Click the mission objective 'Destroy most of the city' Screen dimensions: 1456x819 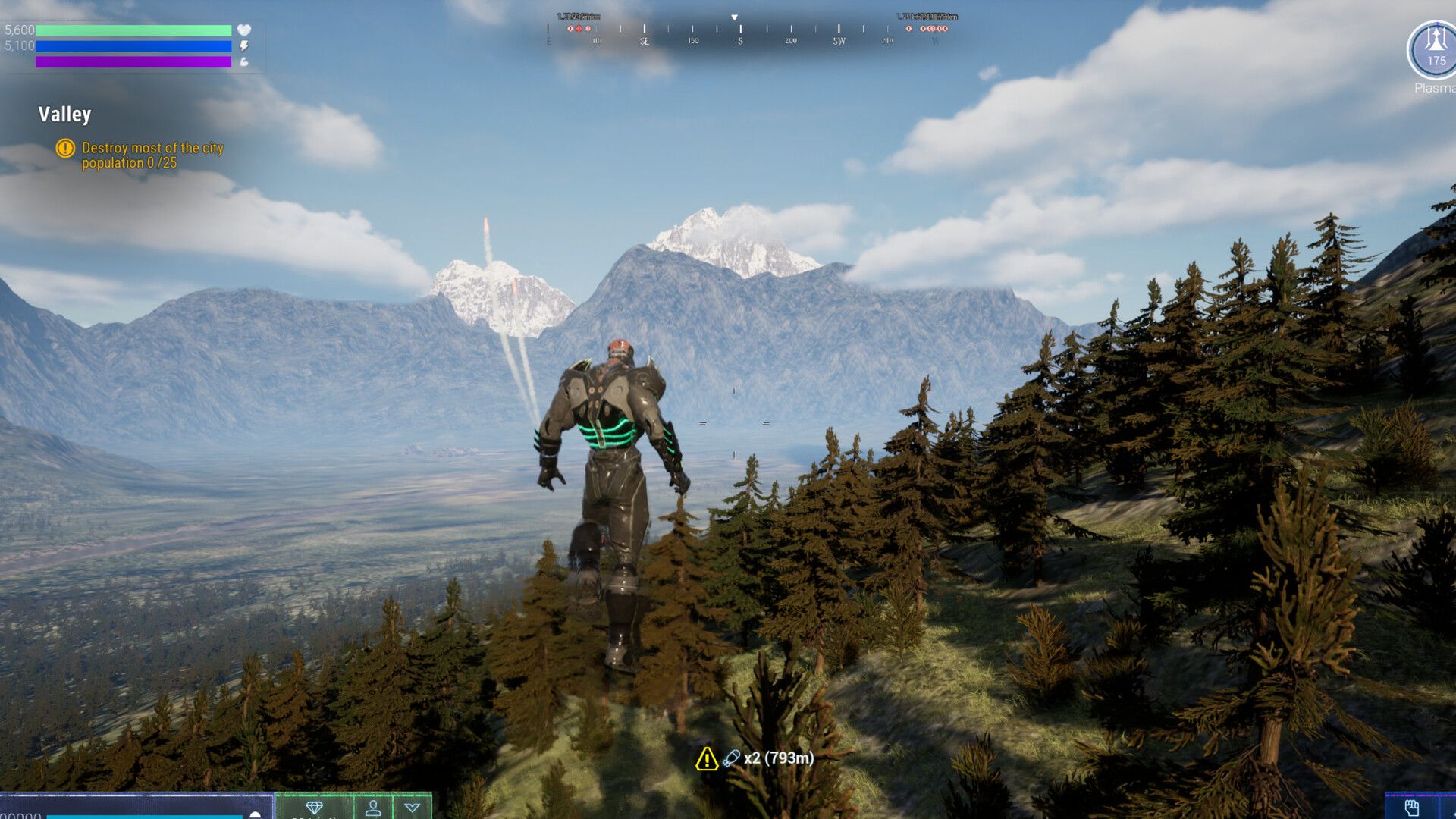(151, 149)
